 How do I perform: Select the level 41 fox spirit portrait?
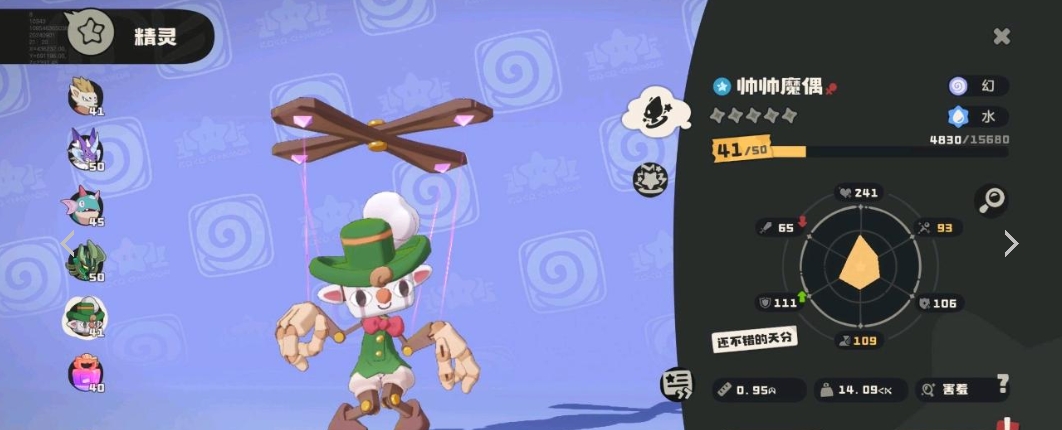pyautogui.click(x=85, y=96)
